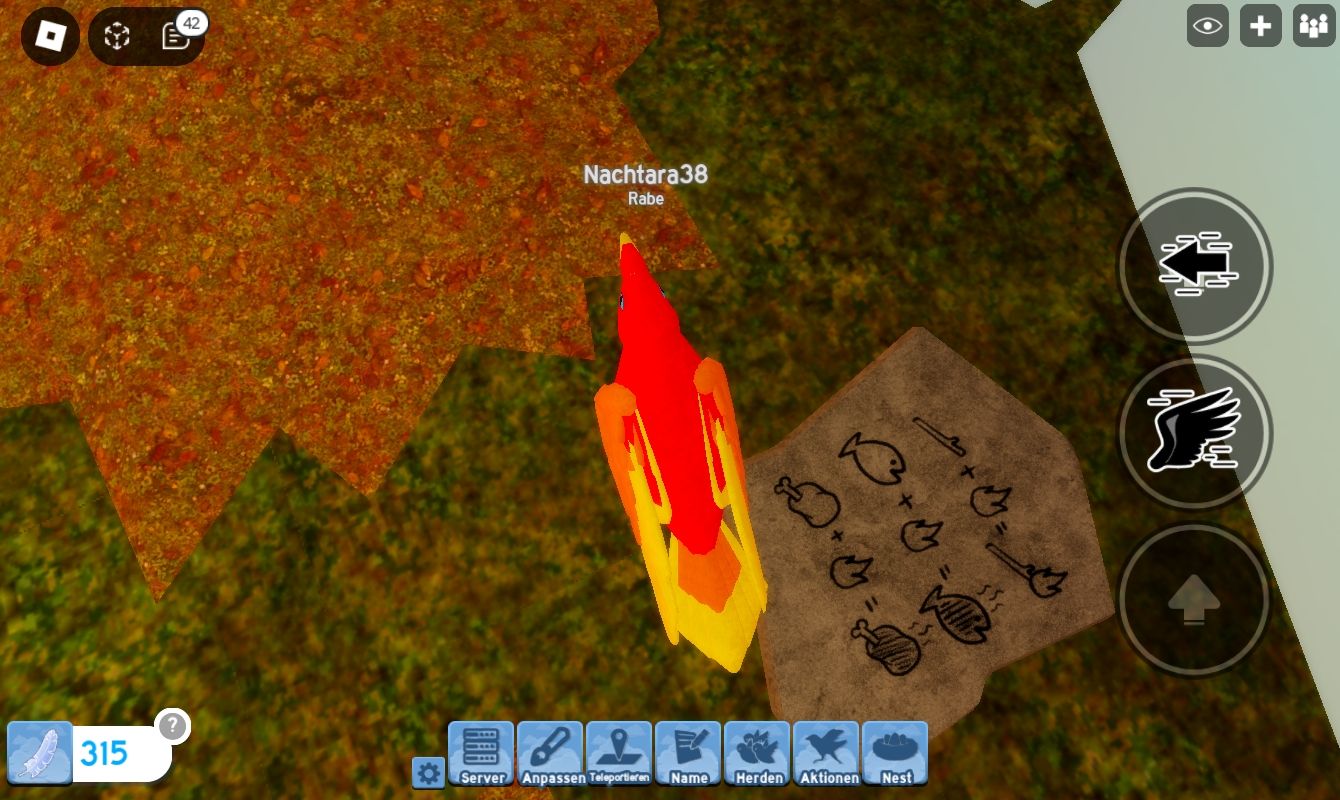Click the cube icon next to Roblox logo
The height and width of the screenshot is (800, 1340).
coord(118,37)
